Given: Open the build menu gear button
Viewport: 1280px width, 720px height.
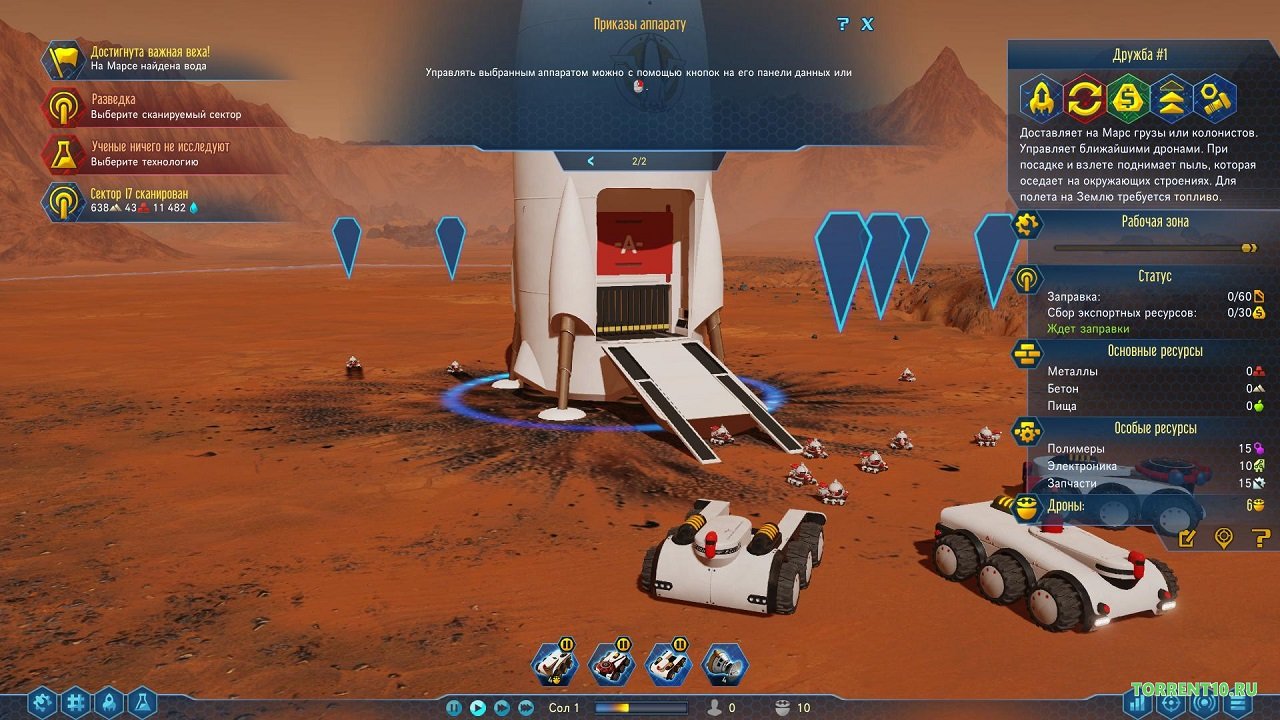Looking at the screenshot, I should tap(41, 703).
